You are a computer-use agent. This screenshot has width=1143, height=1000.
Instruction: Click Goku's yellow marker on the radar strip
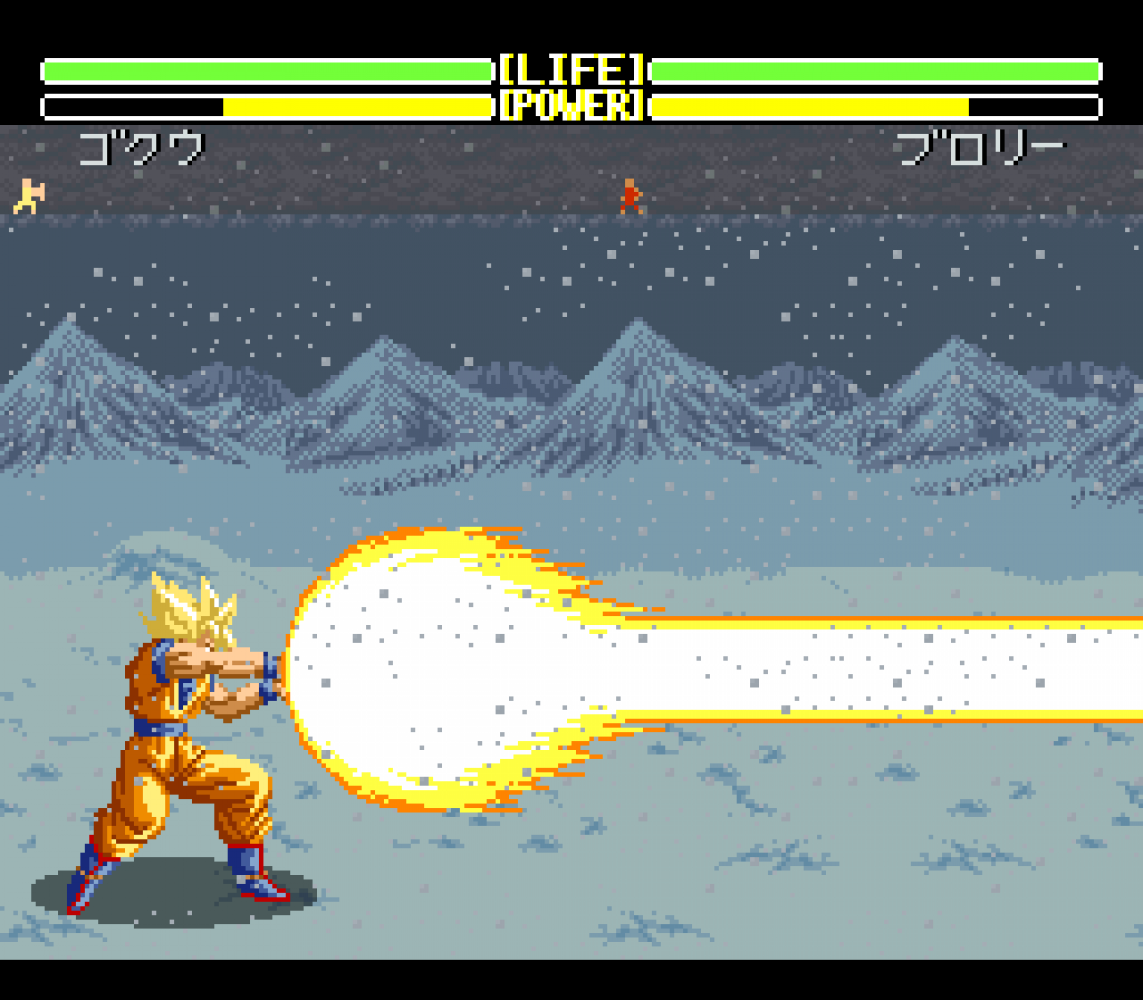(x=29, y=195)
